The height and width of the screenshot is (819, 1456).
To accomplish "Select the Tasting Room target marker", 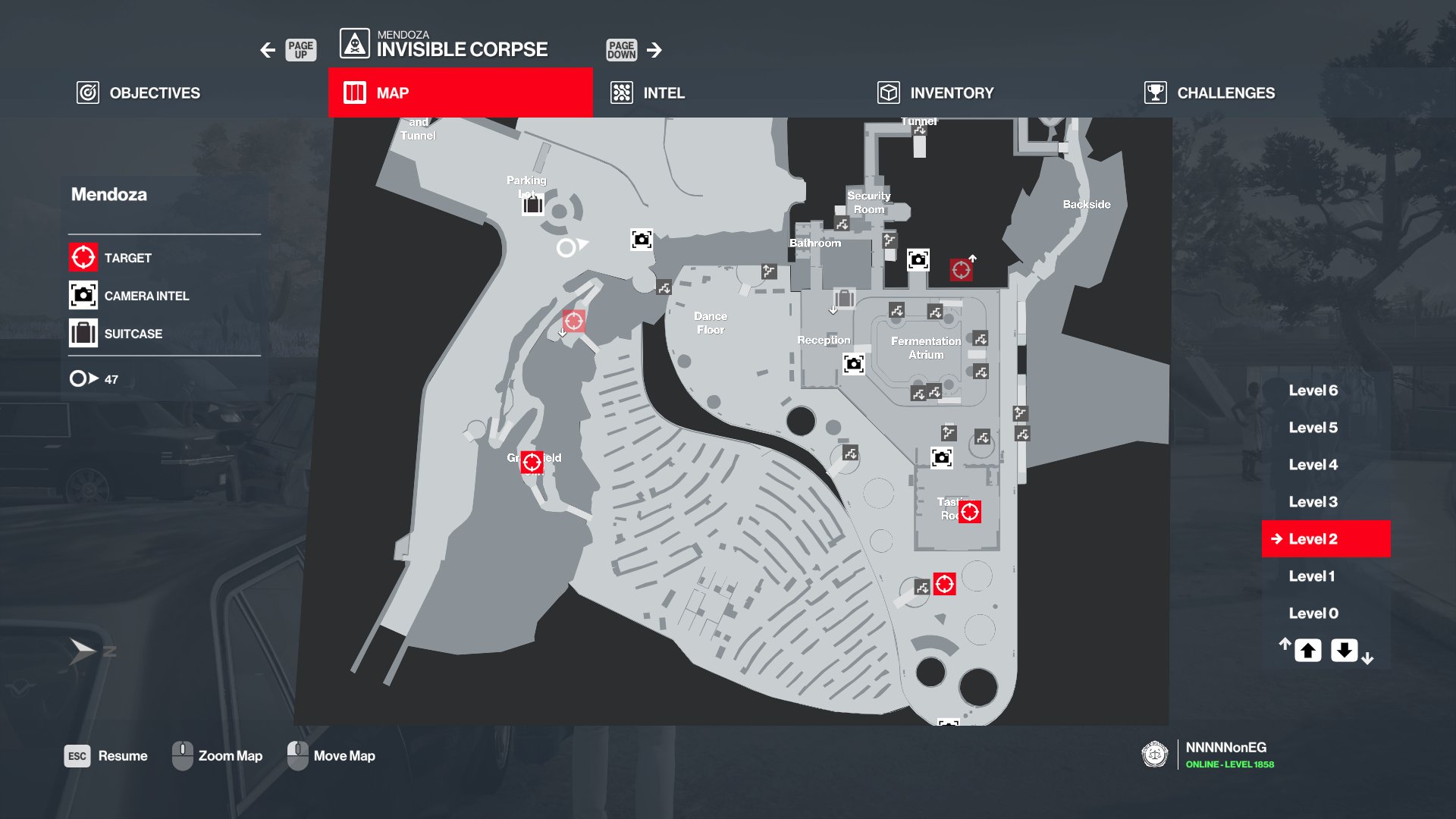I will pos(969,512).
